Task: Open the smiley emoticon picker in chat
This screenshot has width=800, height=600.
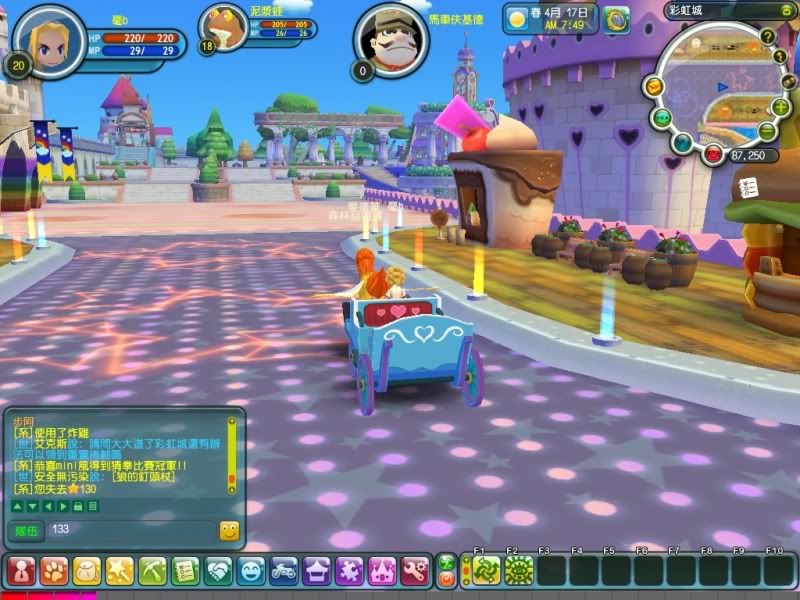Action: pyautogui.click(x=229, y=531)
